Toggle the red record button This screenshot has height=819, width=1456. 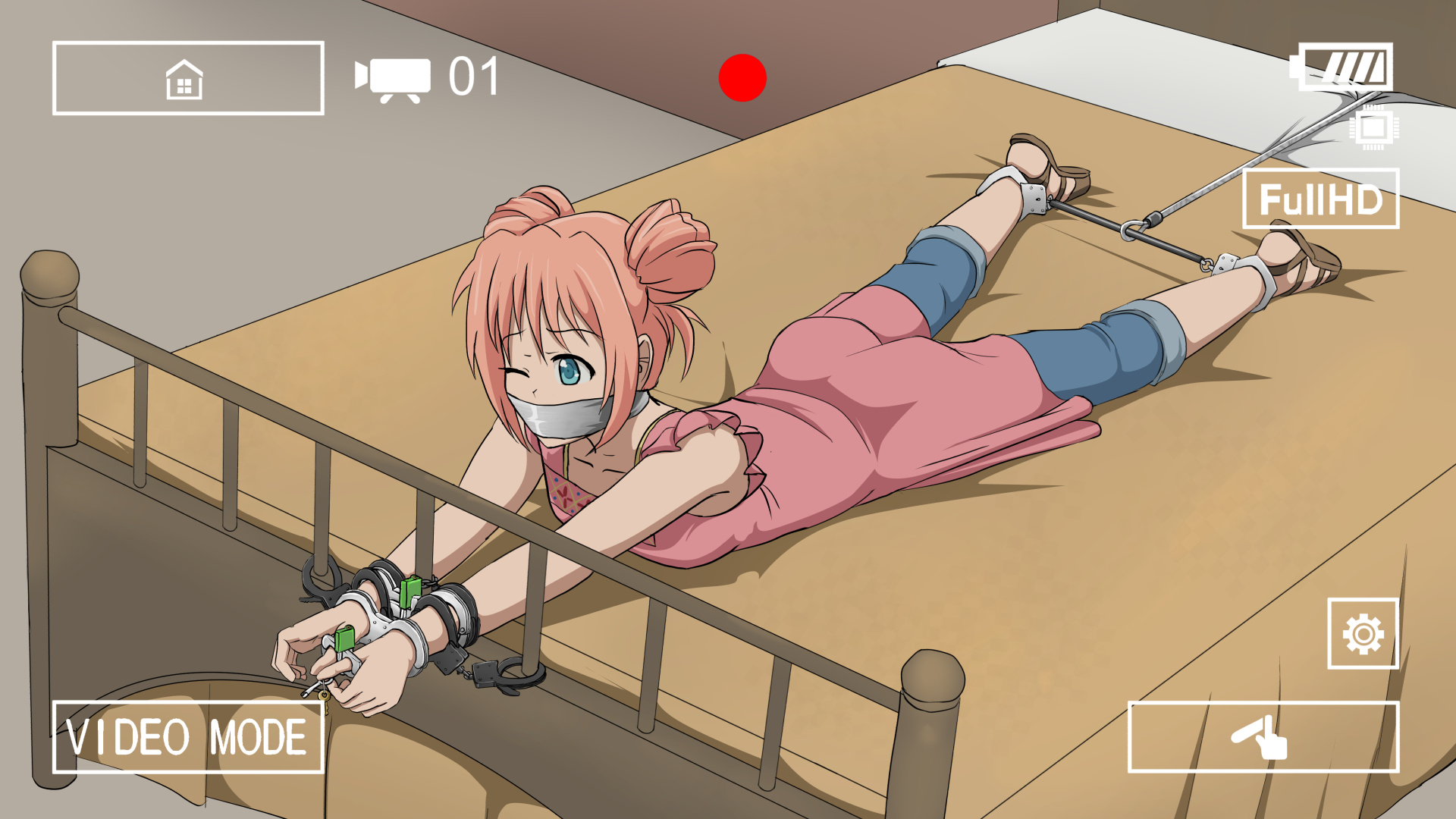tap(742, 77)
